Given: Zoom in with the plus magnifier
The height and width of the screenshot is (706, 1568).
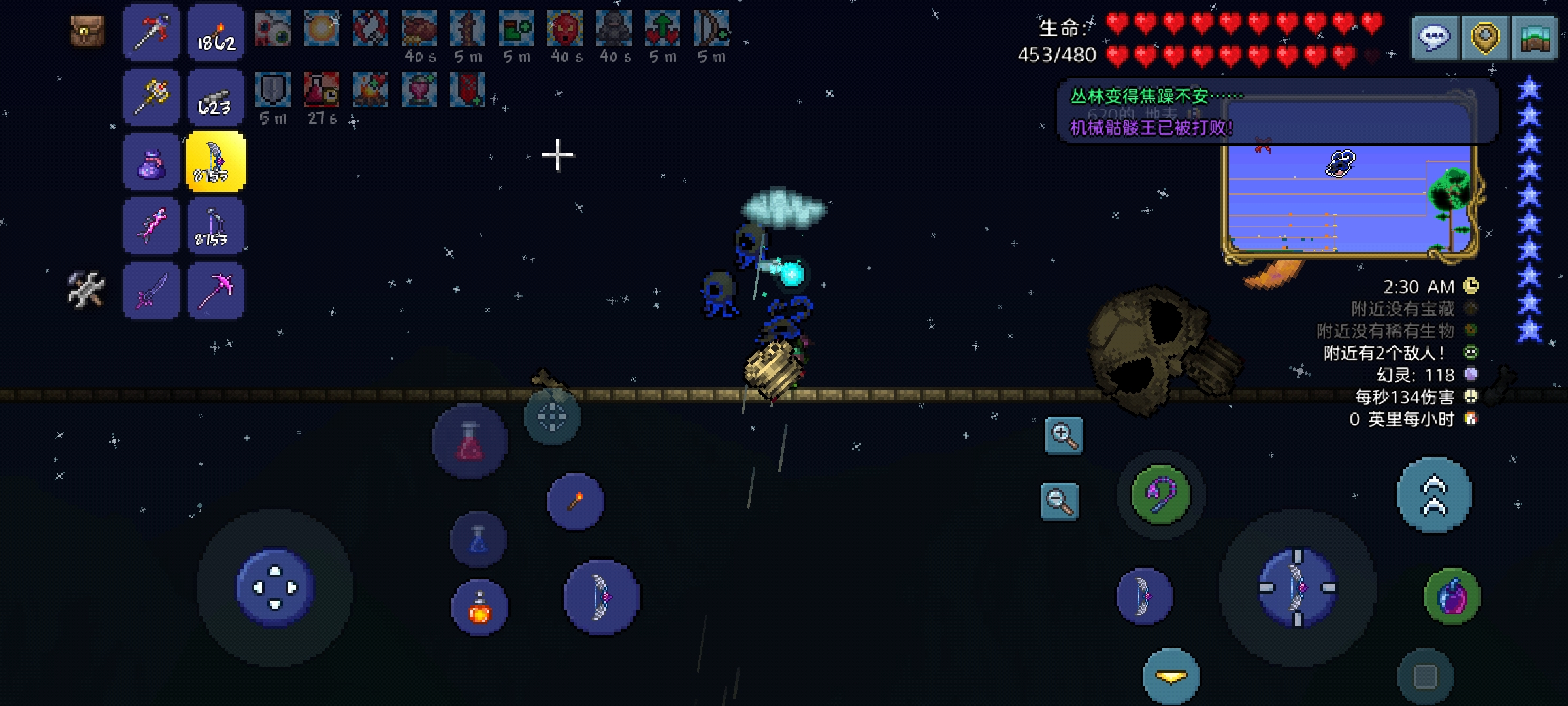Looking at the screenshot, I should (x=1064, y=436).
